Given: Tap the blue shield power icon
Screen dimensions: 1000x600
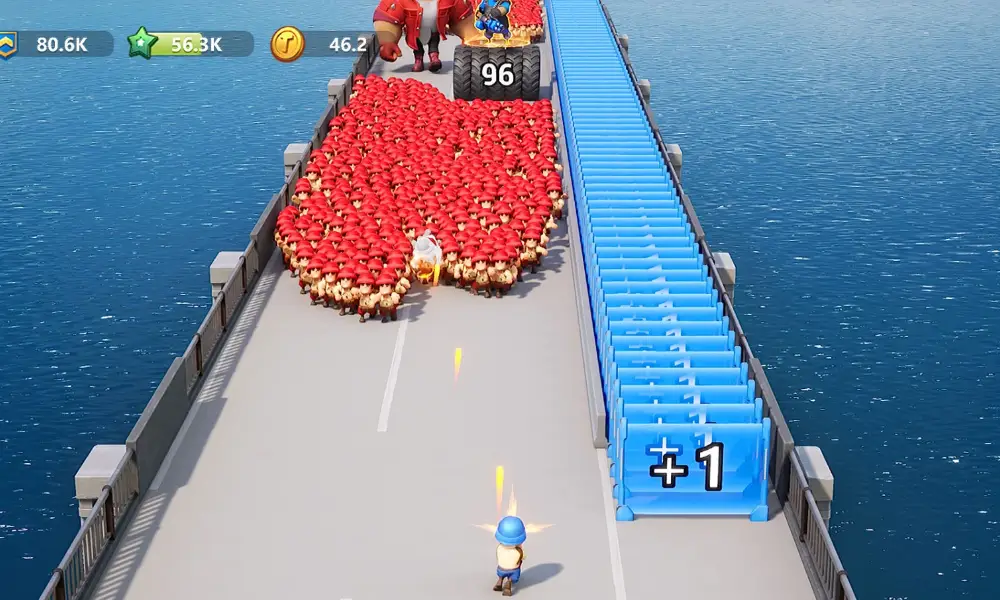Looking at the screenshot, I should tap(8, 43).
